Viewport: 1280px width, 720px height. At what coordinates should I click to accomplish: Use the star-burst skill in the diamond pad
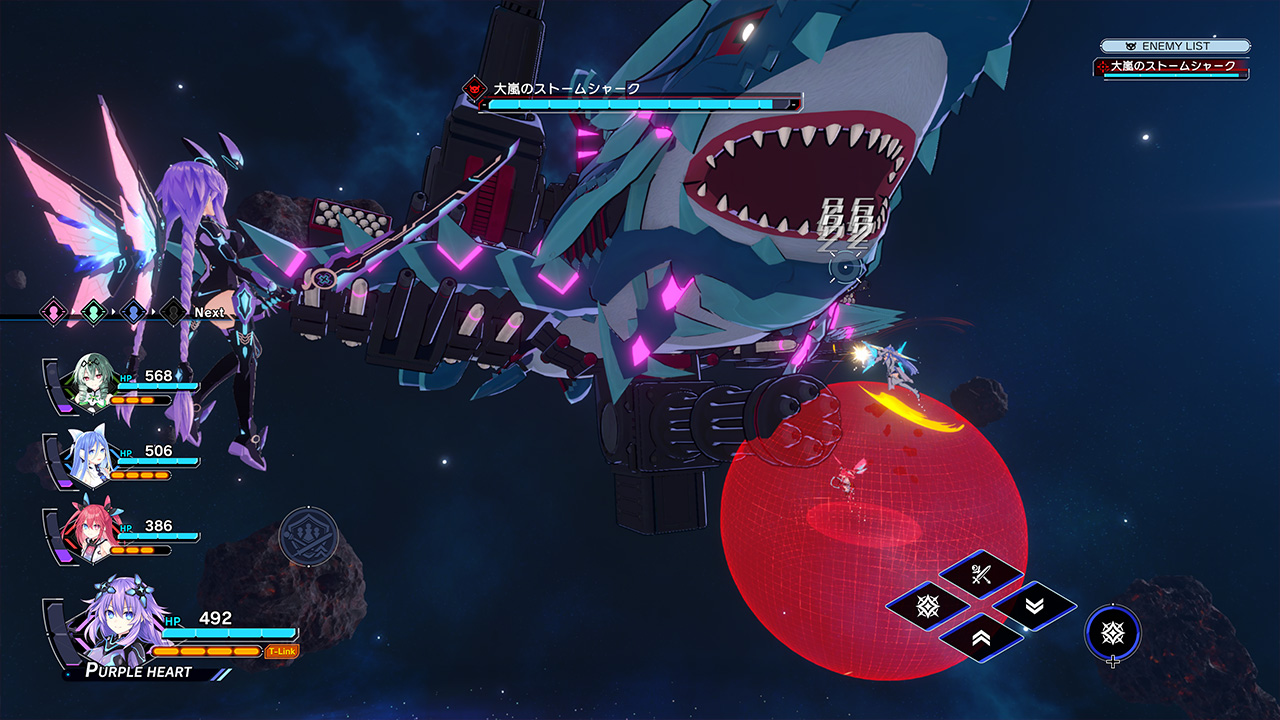[928, 606]
